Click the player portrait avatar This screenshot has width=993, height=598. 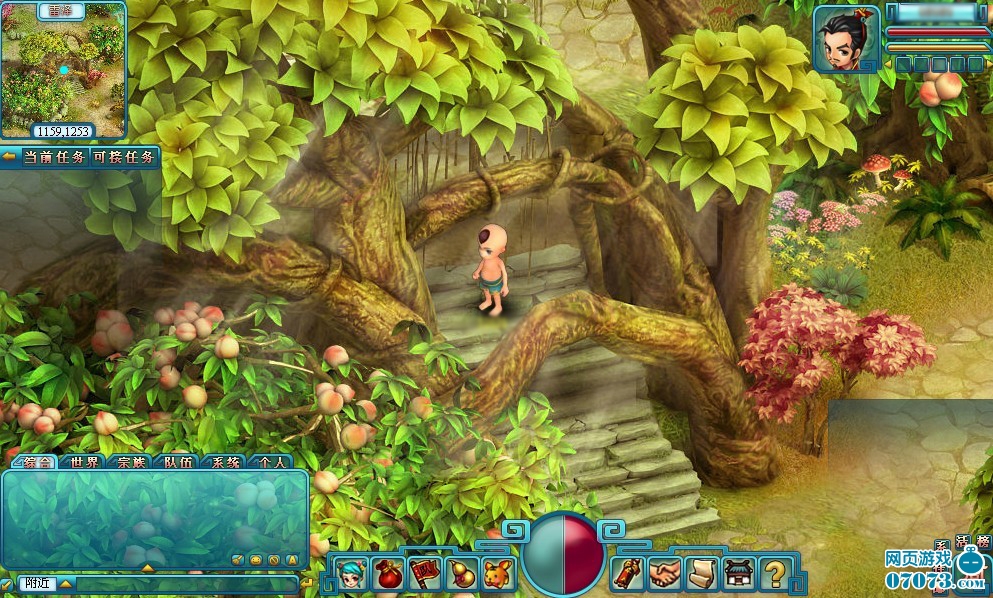point(846,40)
